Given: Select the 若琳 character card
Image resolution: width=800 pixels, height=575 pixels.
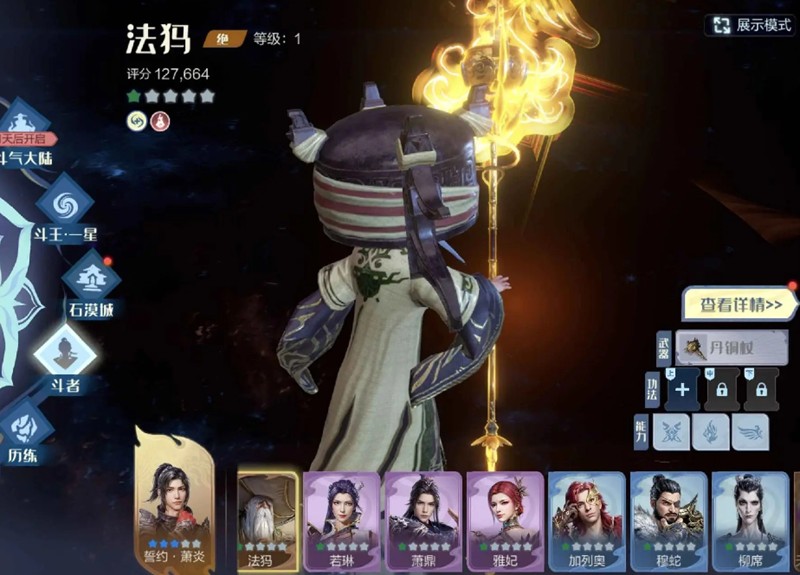Looking at the screenshot, I should click(342, 520).
